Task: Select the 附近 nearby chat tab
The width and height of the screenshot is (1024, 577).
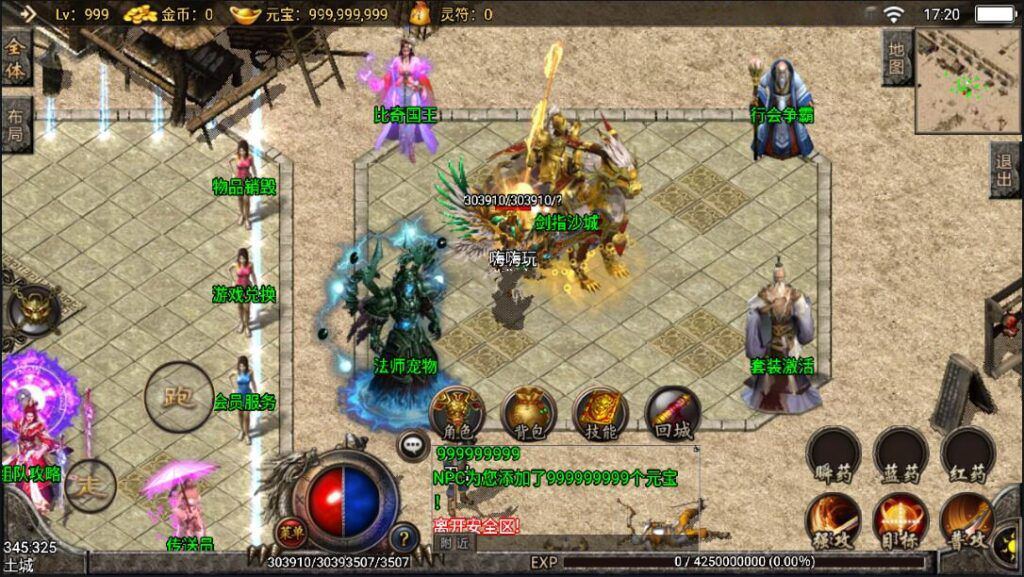Action: 453,543
